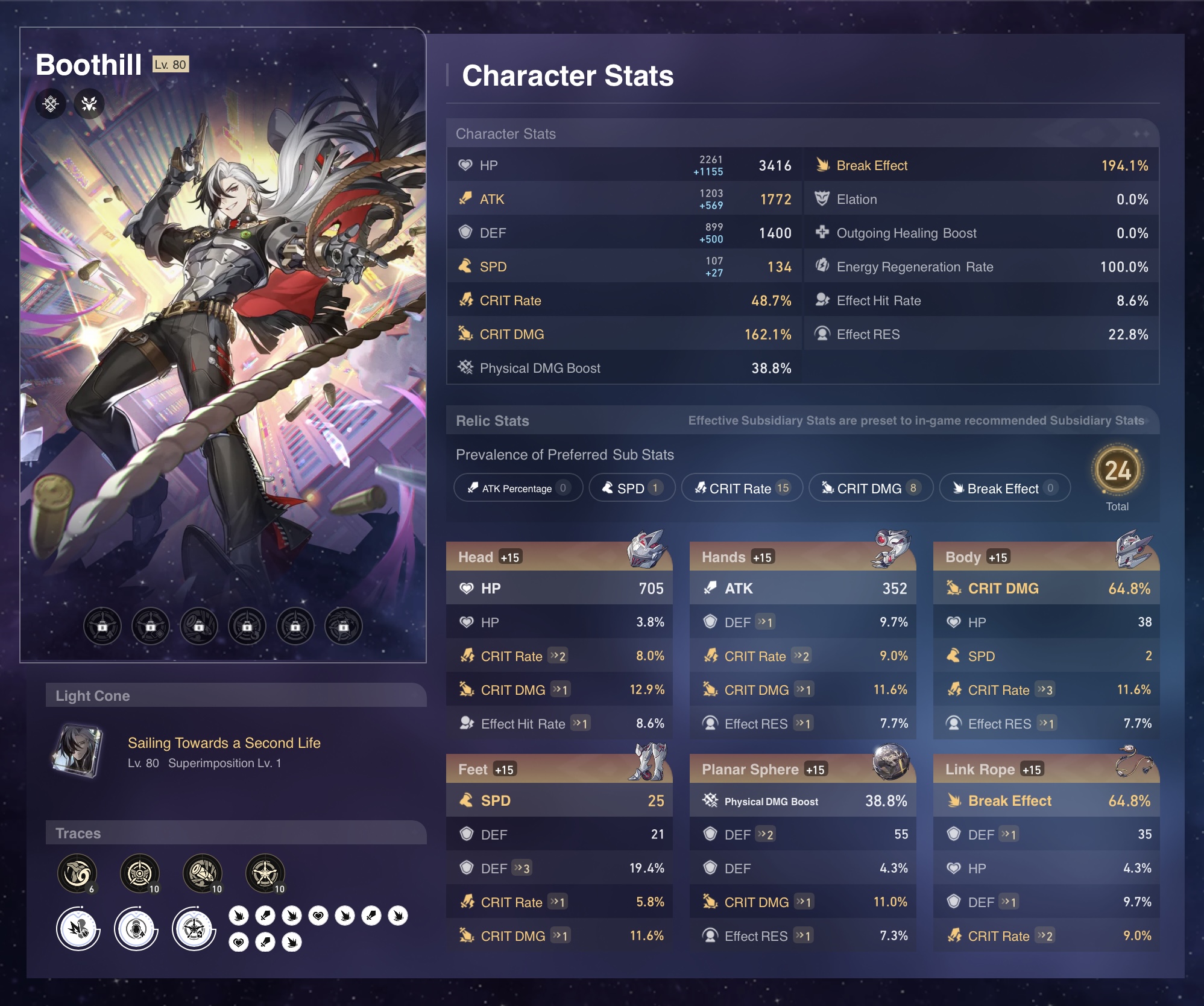Select the Physical DMG Boost 38.8% sphere main stat
This screenshot has width=1204, height=1006.
[802, 800]
